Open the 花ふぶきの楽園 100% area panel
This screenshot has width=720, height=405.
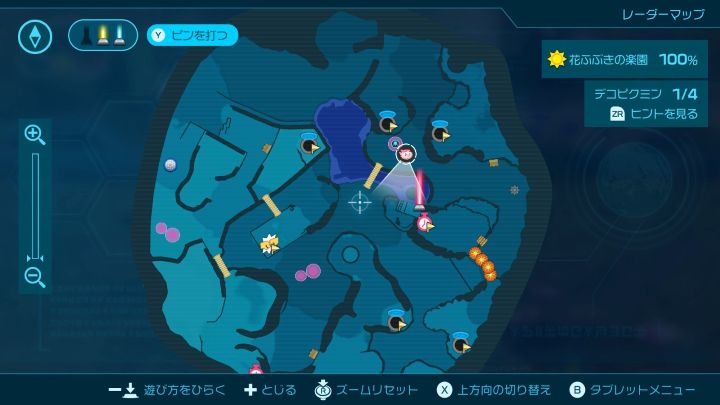click(x=622, y=60)
